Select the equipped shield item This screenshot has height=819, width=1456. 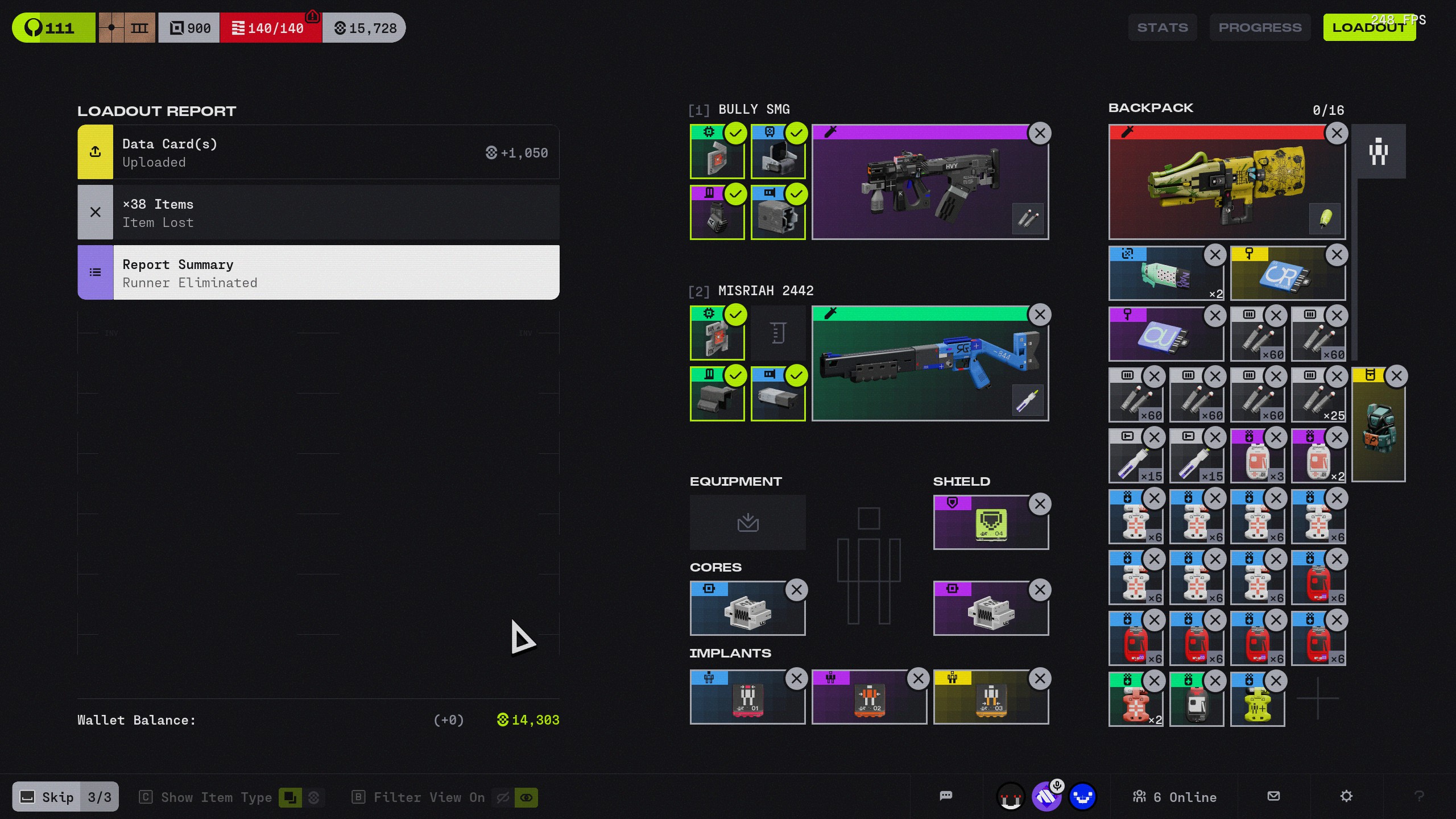point(990,523)
